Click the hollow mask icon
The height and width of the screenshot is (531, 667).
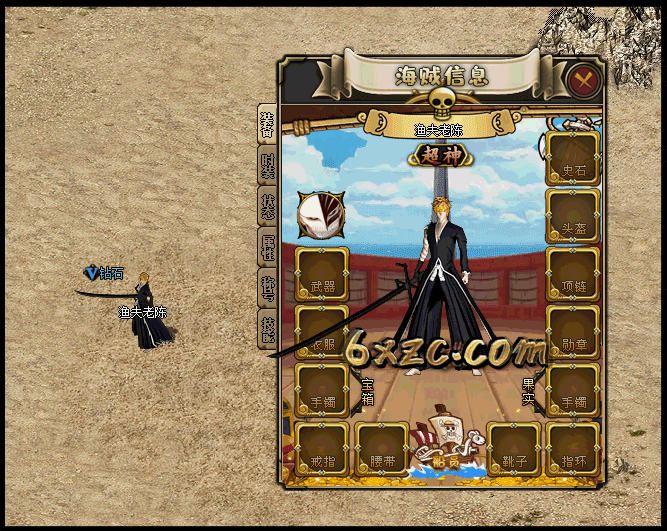pyautogui.click(x=320, y=215)
